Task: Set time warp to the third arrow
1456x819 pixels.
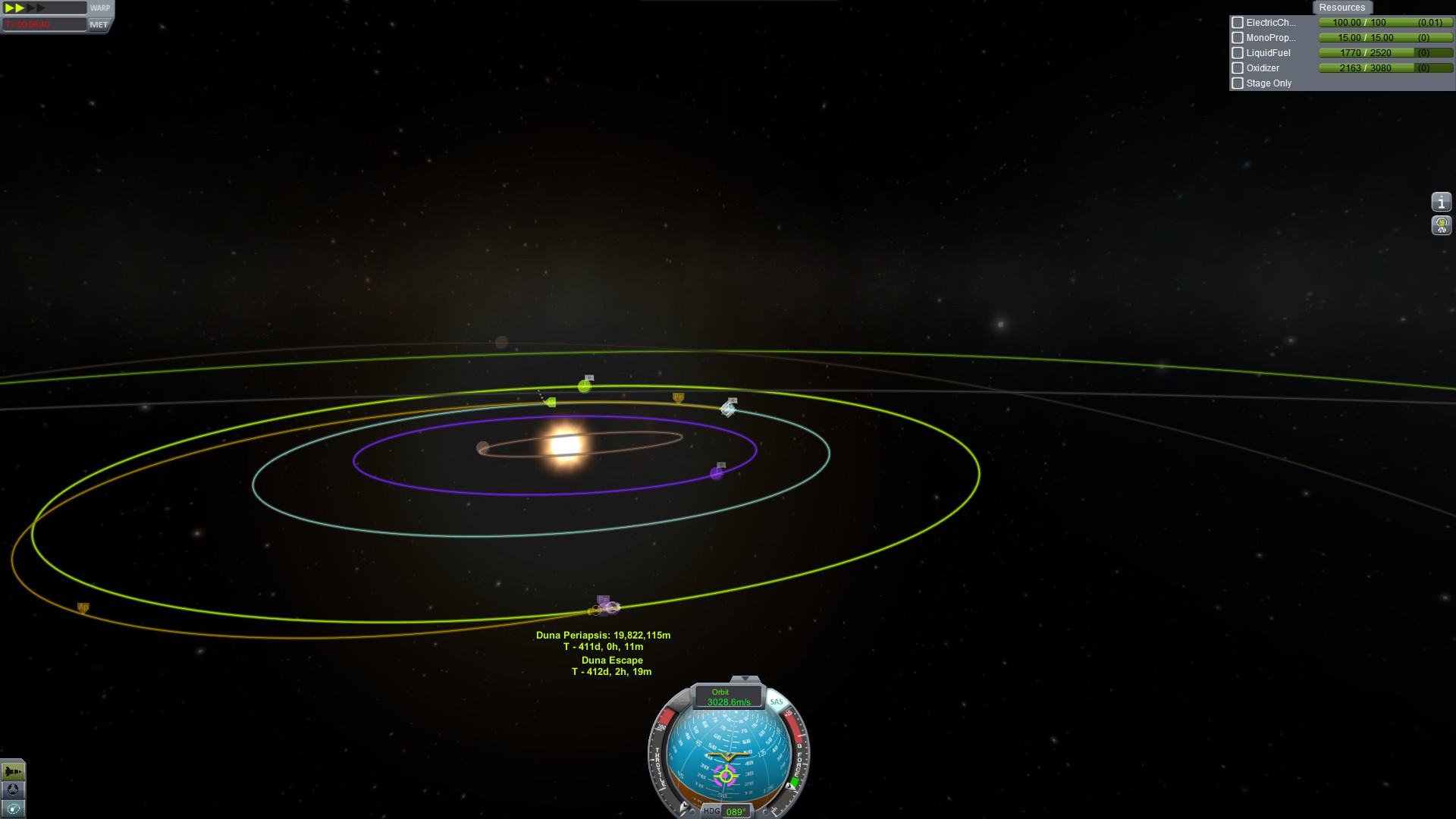Action: 31,8
